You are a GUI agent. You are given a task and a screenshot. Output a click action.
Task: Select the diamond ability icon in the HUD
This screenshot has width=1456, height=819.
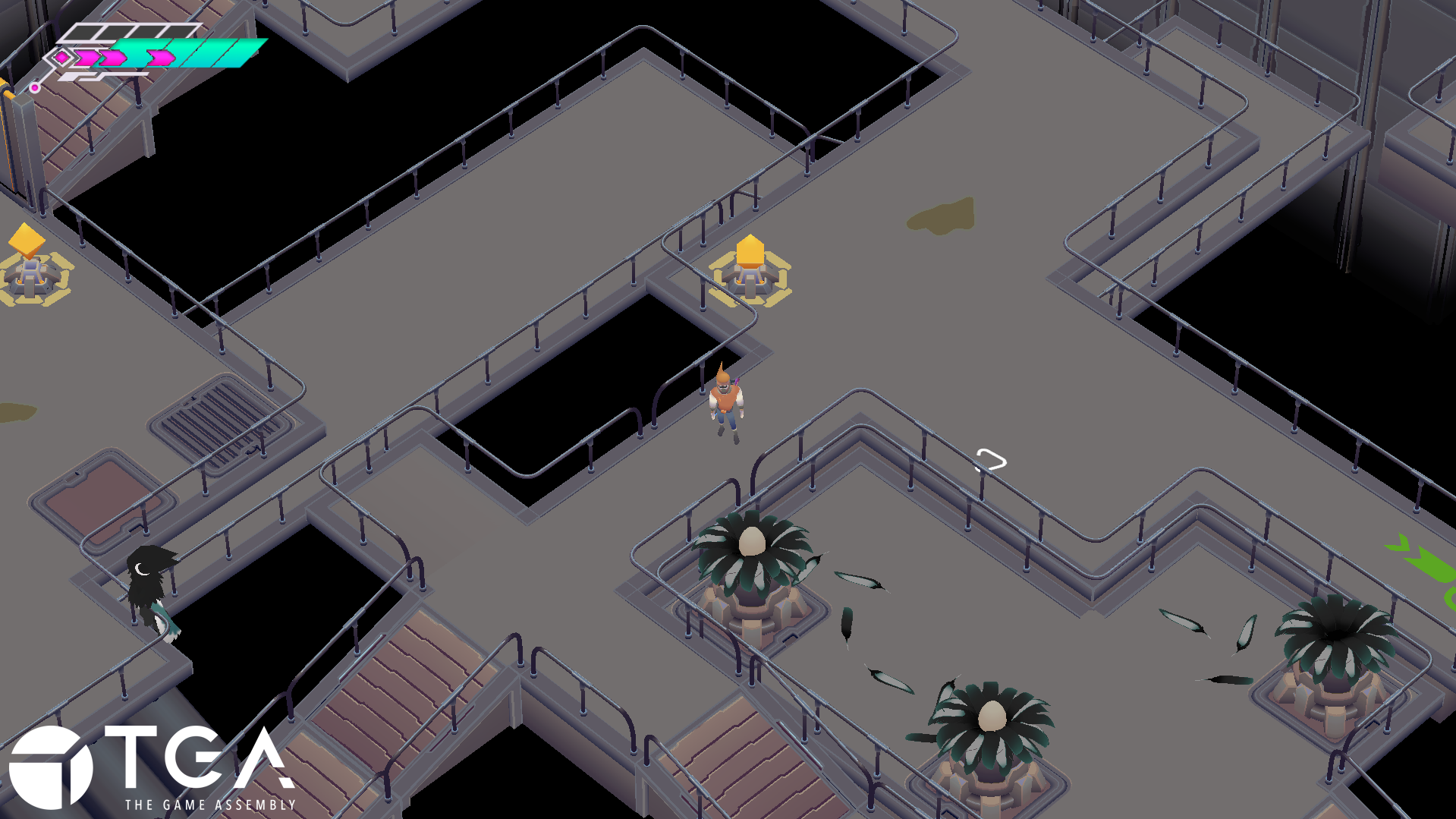point(61,58)
